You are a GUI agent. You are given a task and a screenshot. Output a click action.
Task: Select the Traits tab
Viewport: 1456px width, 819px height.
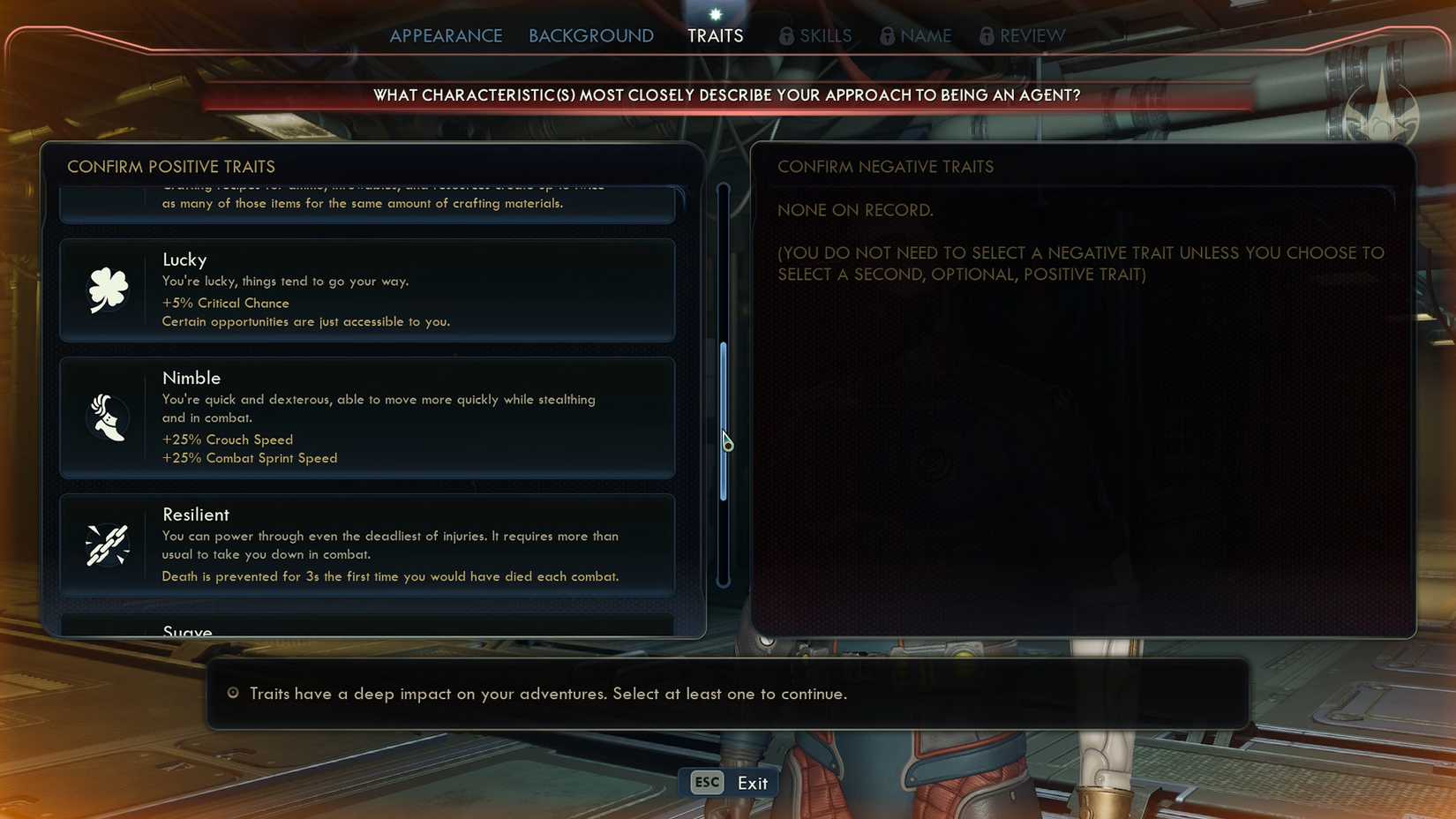pyautogui.click(x=715, y=36)
